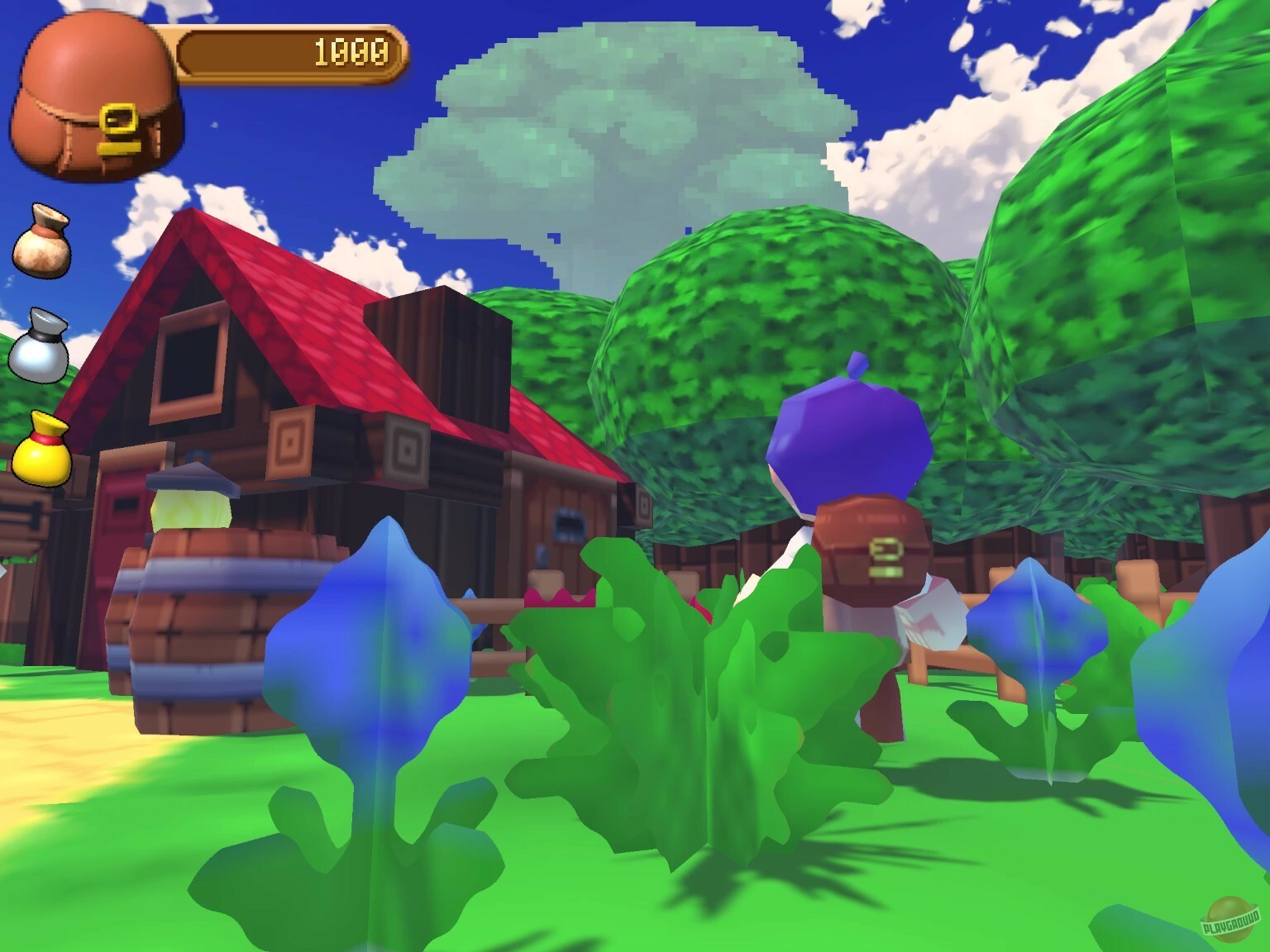1270x952 pixels.
Task: Select the yellow coin pouch item icon
Action: click(x=43, y=446)
